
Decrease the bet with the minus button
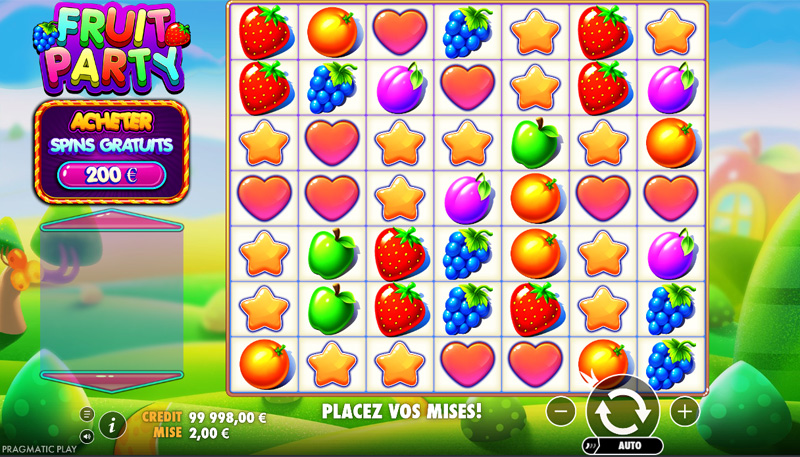pyautogui.click(x=562, y=410)
